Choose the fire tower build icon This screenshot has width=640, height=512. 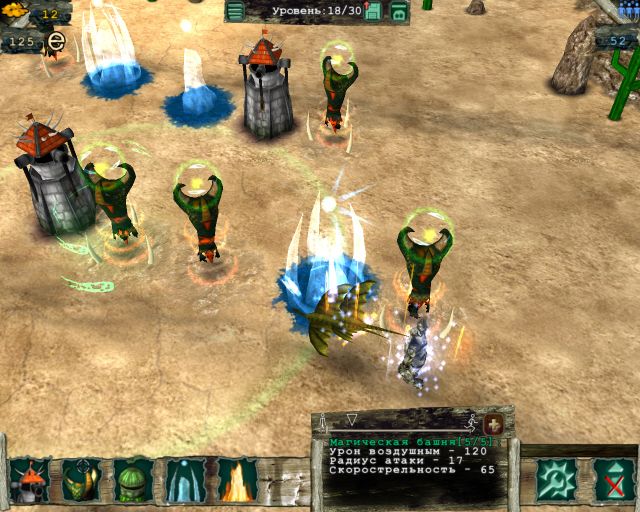[237, 481]
